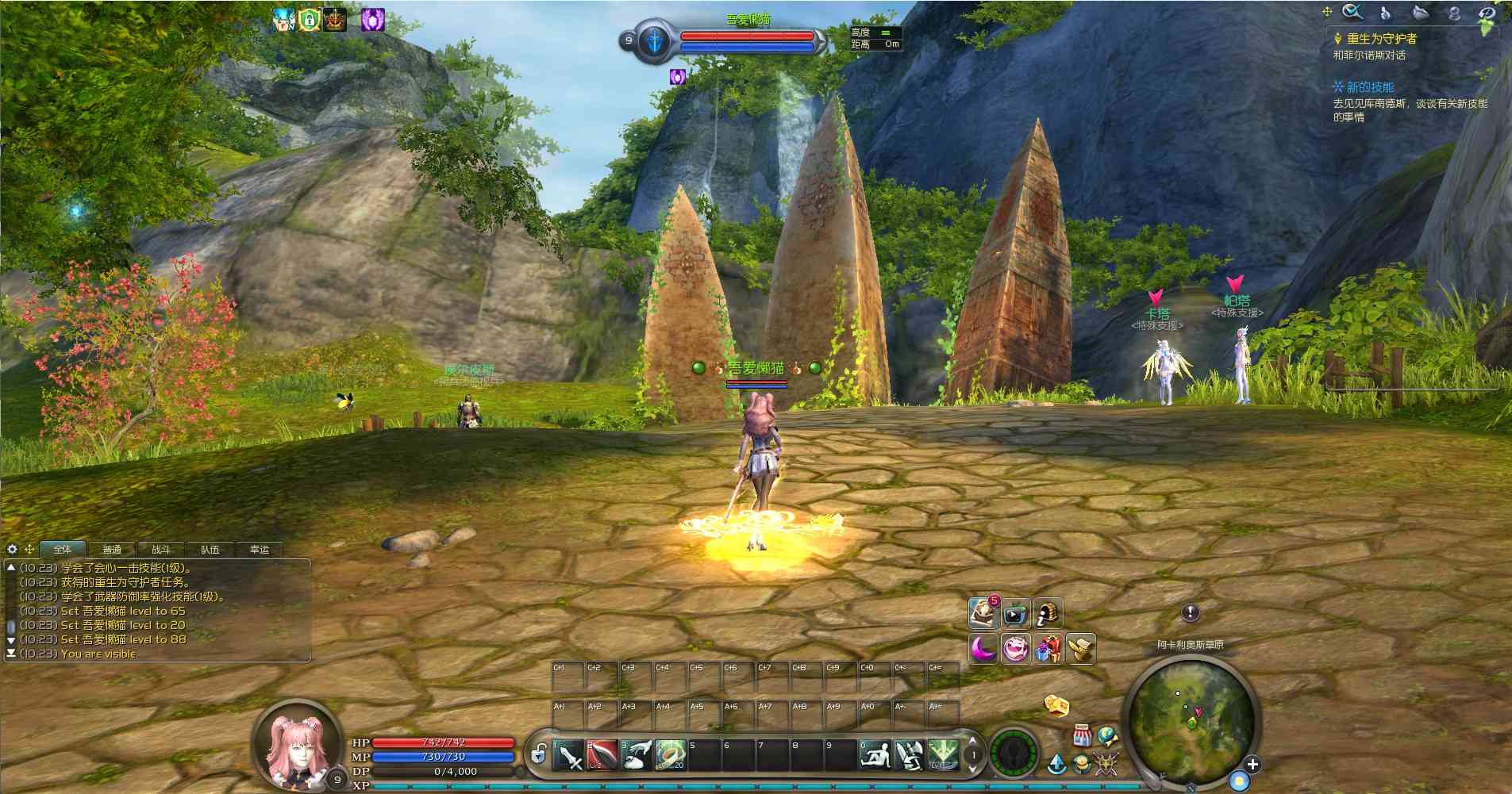Open the 新的技能 quest entry
Viewport: 1512px width, 794px height.
pos(1370,87)
